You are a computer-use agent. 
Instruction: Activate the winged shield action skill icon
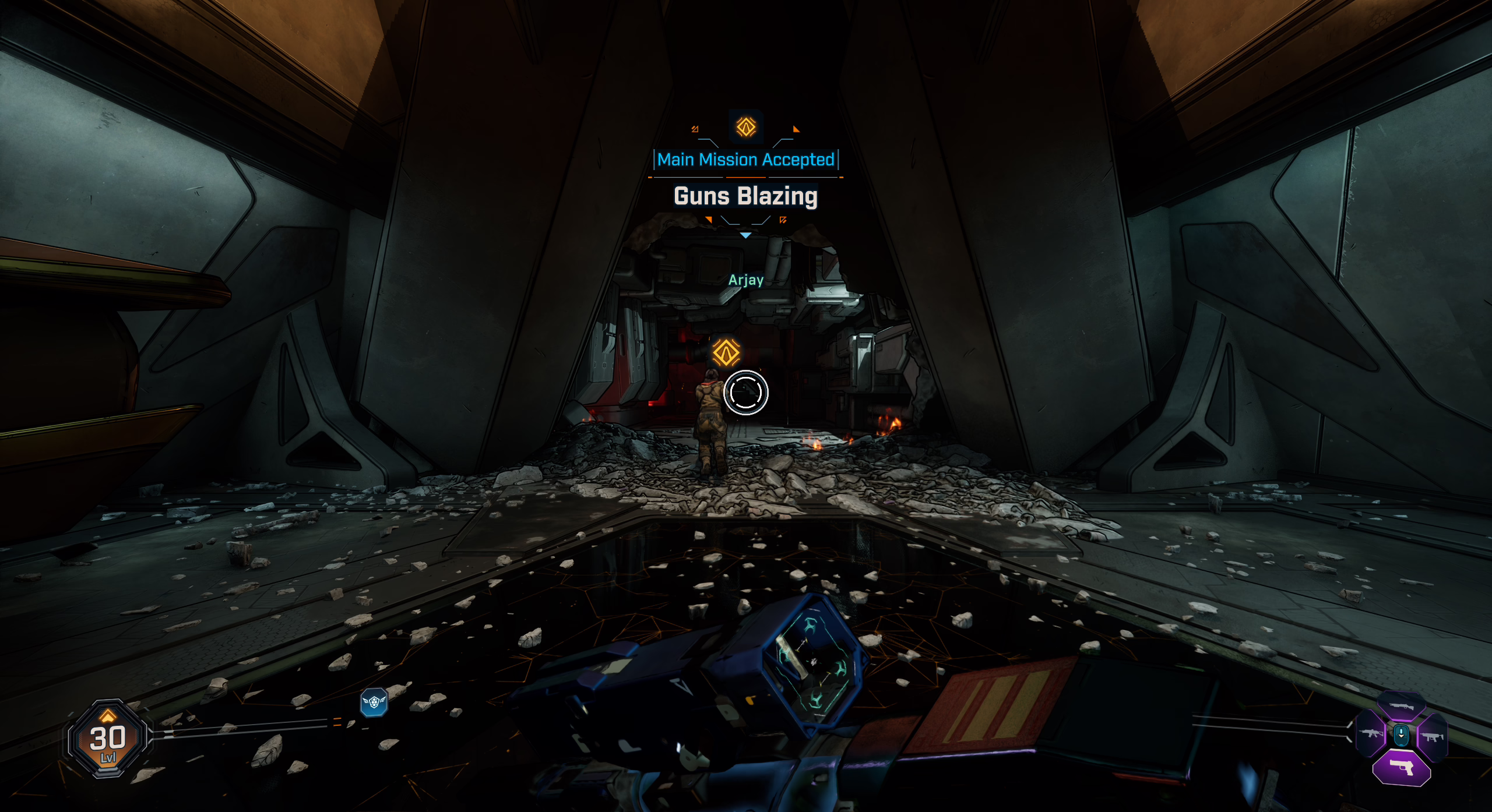click(x=374, y=702)
